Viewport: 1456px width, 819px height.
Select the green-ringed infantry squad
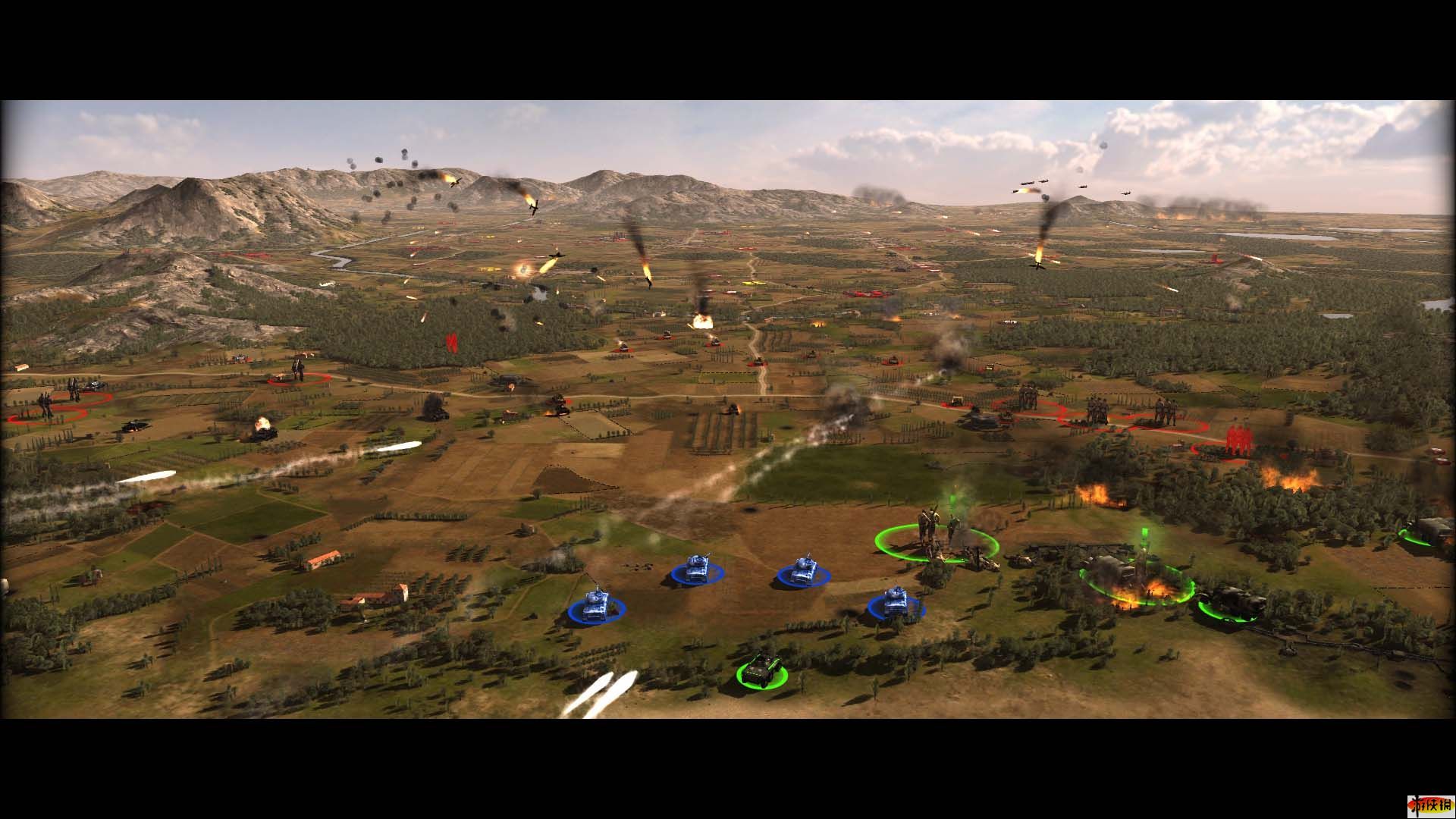934,535
